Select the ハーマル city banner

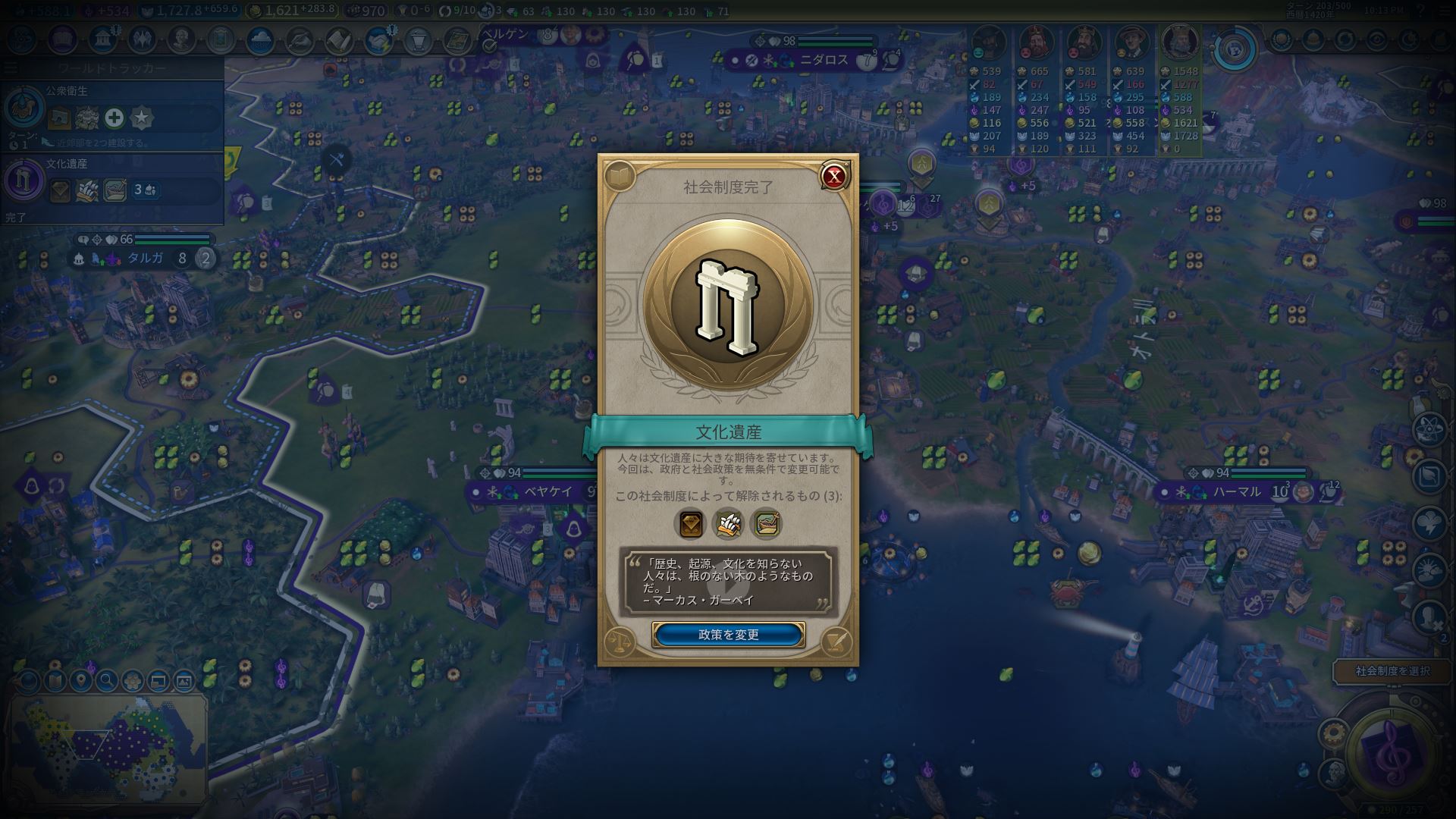click(x=1236, y=492)
